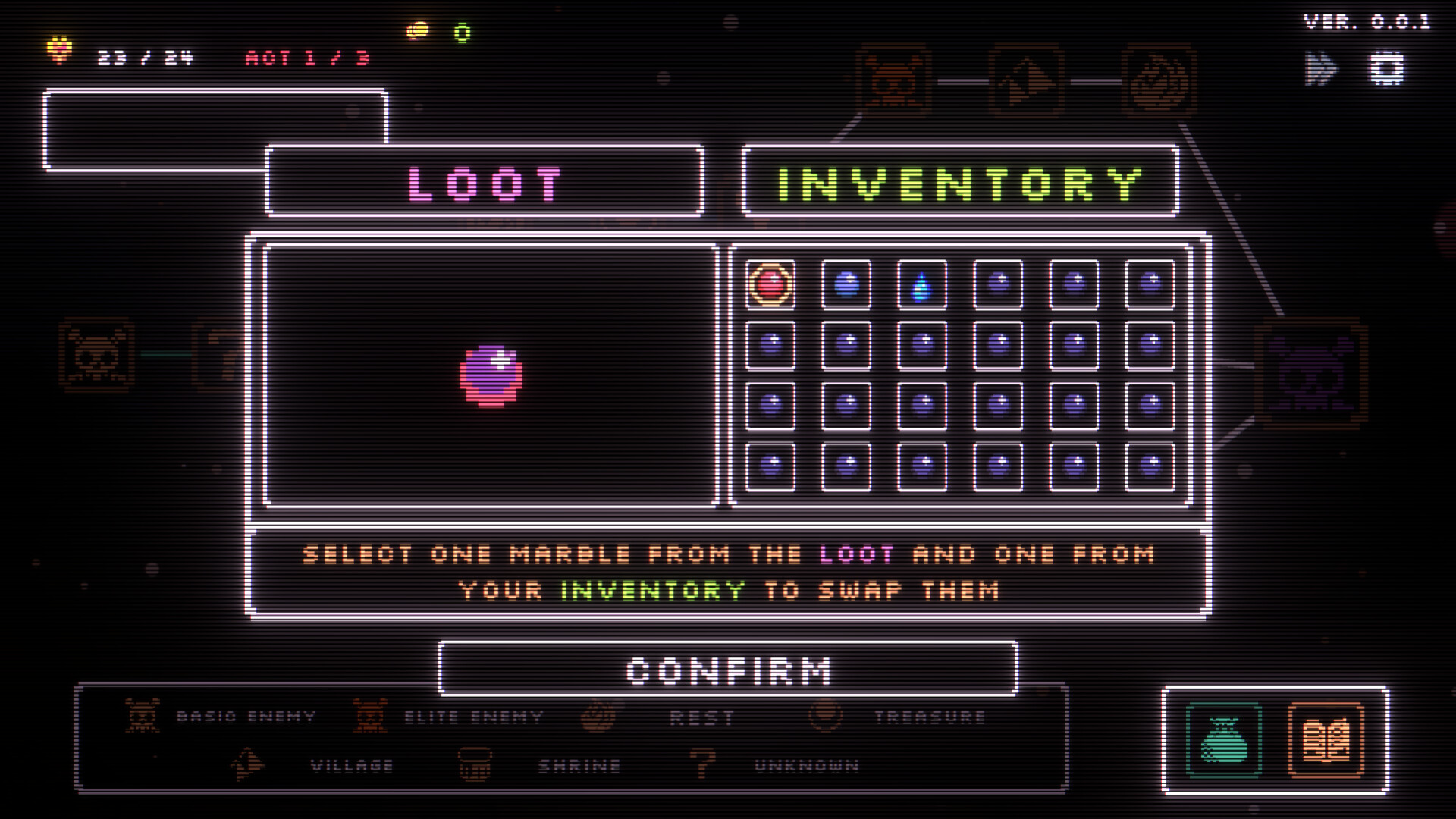Screen dimensions: 1456x819
Task: Open the green marble bag
Action: pyautogui.click(x=1224, y=740)
